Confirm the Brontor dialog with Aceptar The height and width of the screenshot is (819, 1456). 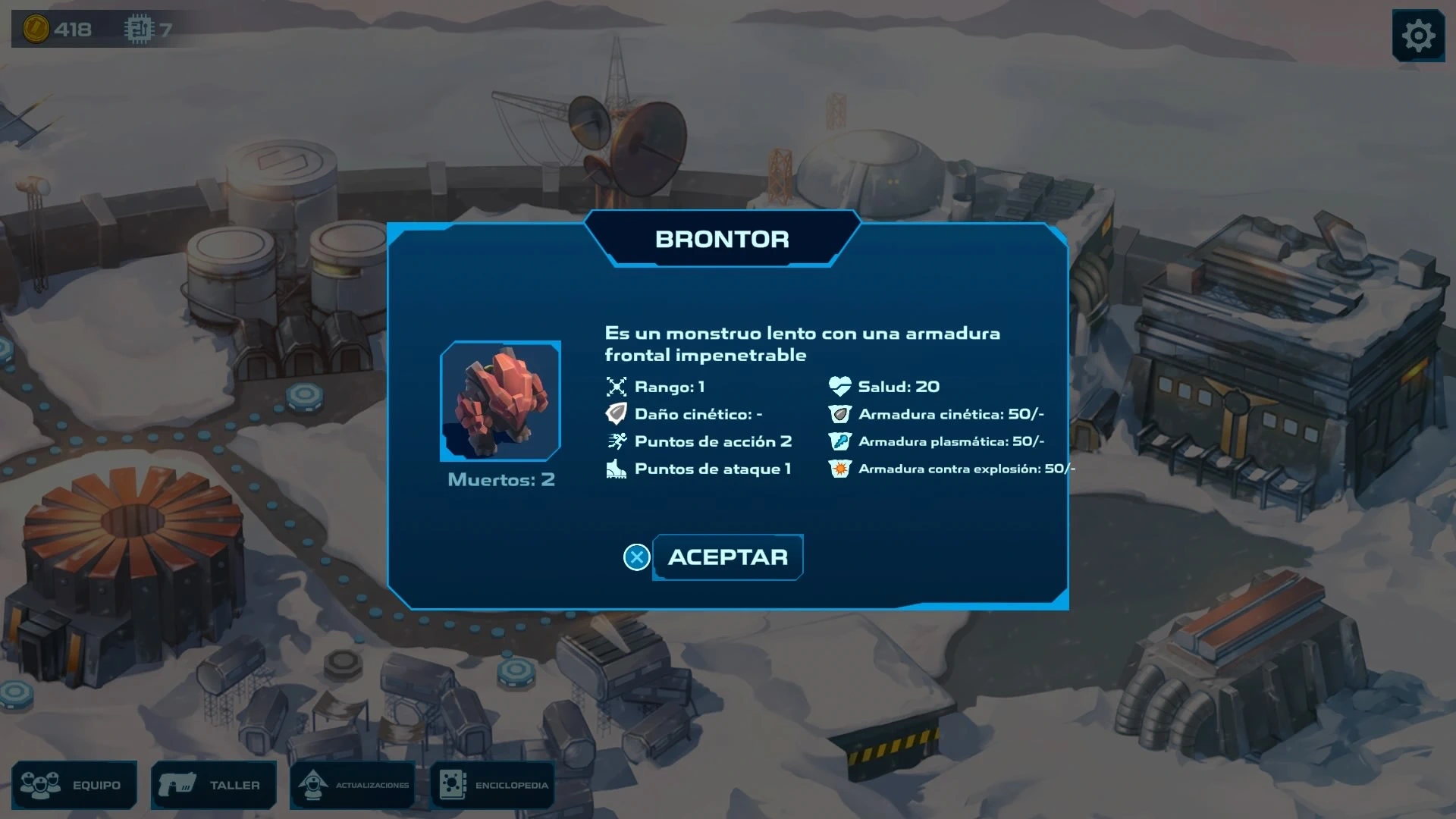coord(726,557)
